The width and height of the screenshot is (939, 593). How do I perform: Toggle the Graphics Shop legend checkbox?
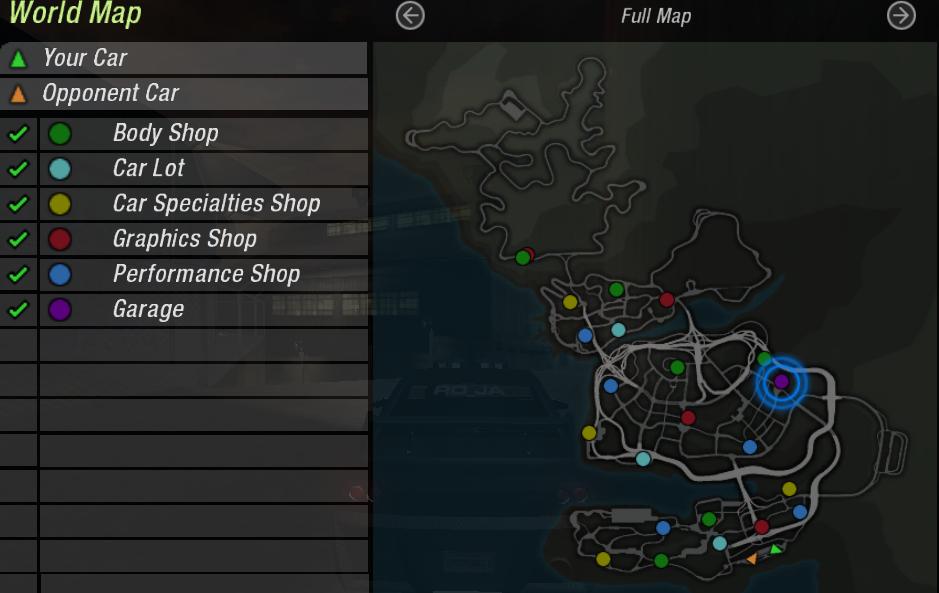[17, 239]
